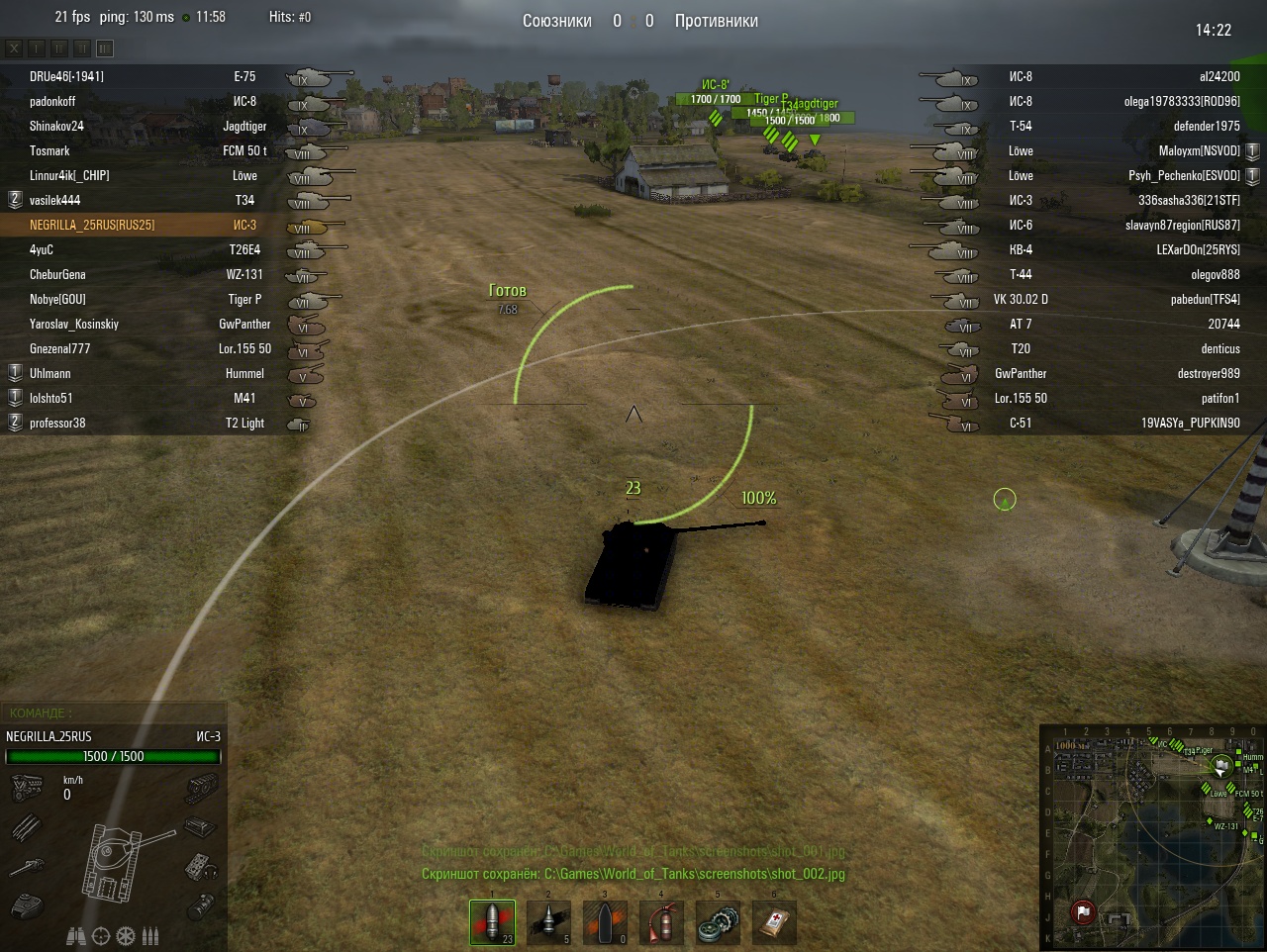This screenshot has width=1267, height=952.
Task: Select enemy al24200 row in the team list
Action: point(1218,76)
